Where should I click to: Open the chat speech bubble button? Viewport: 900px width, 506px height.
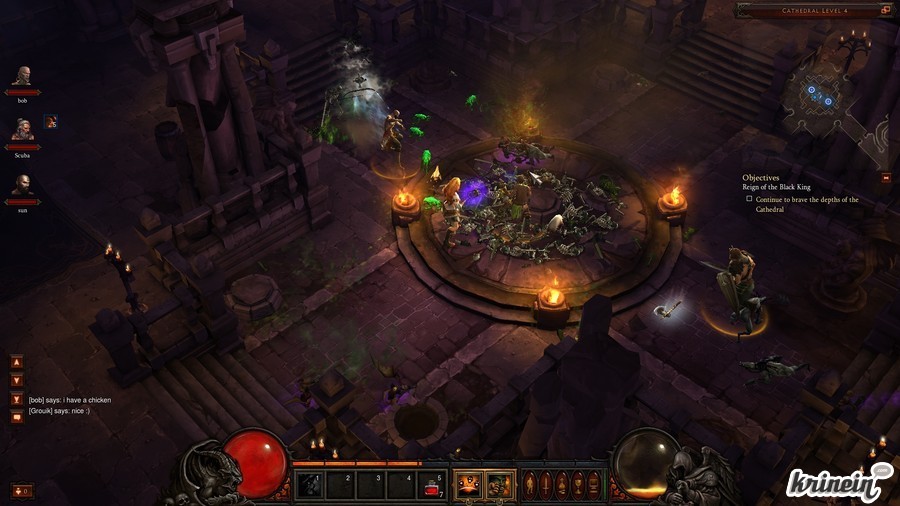(x=17, y=416)
